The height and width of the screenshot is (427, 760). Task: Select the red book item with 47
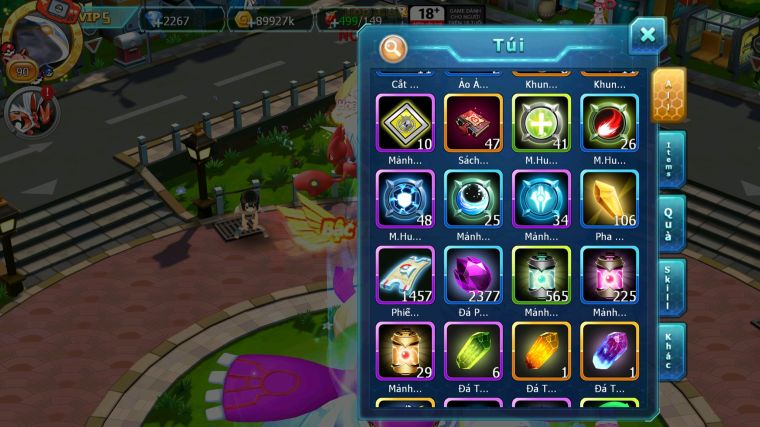pos(473,124)
